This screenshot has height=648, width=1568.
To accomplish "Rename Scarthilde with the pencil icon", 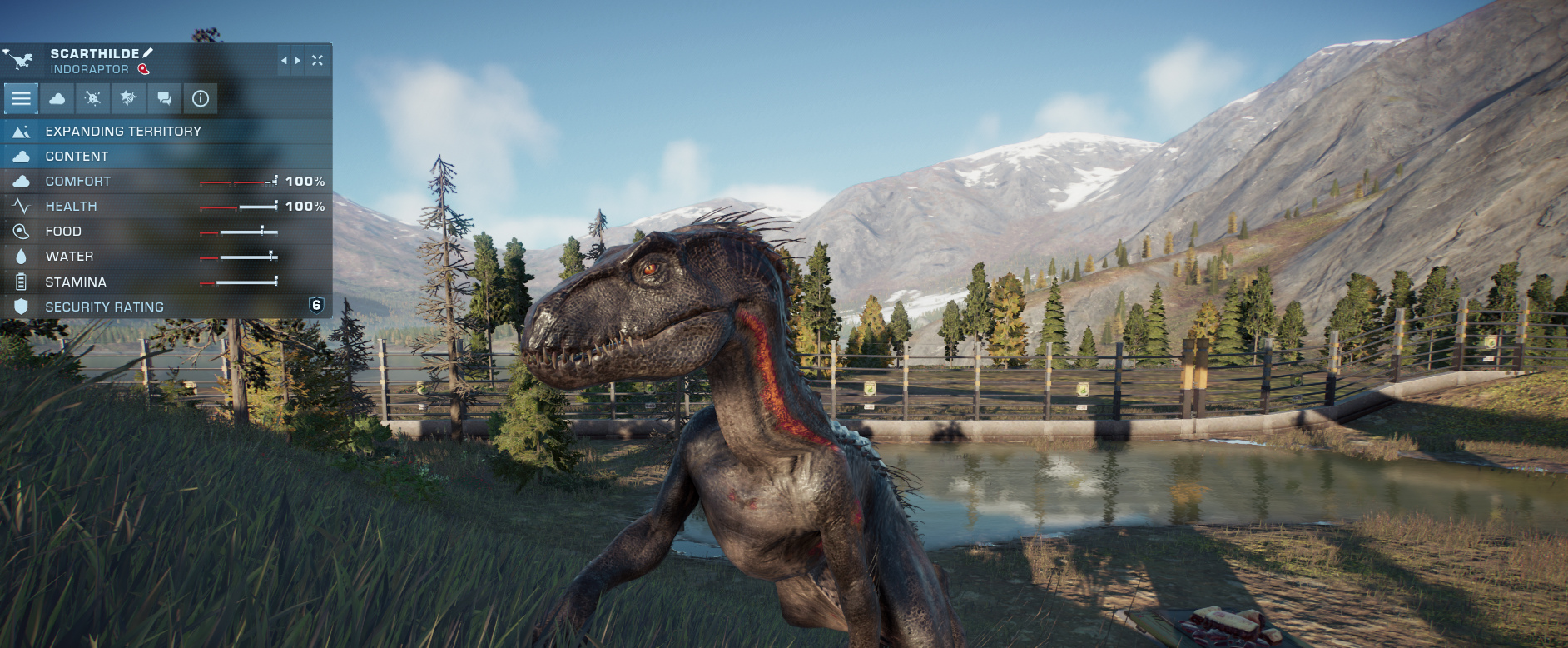I will point(148,53).
